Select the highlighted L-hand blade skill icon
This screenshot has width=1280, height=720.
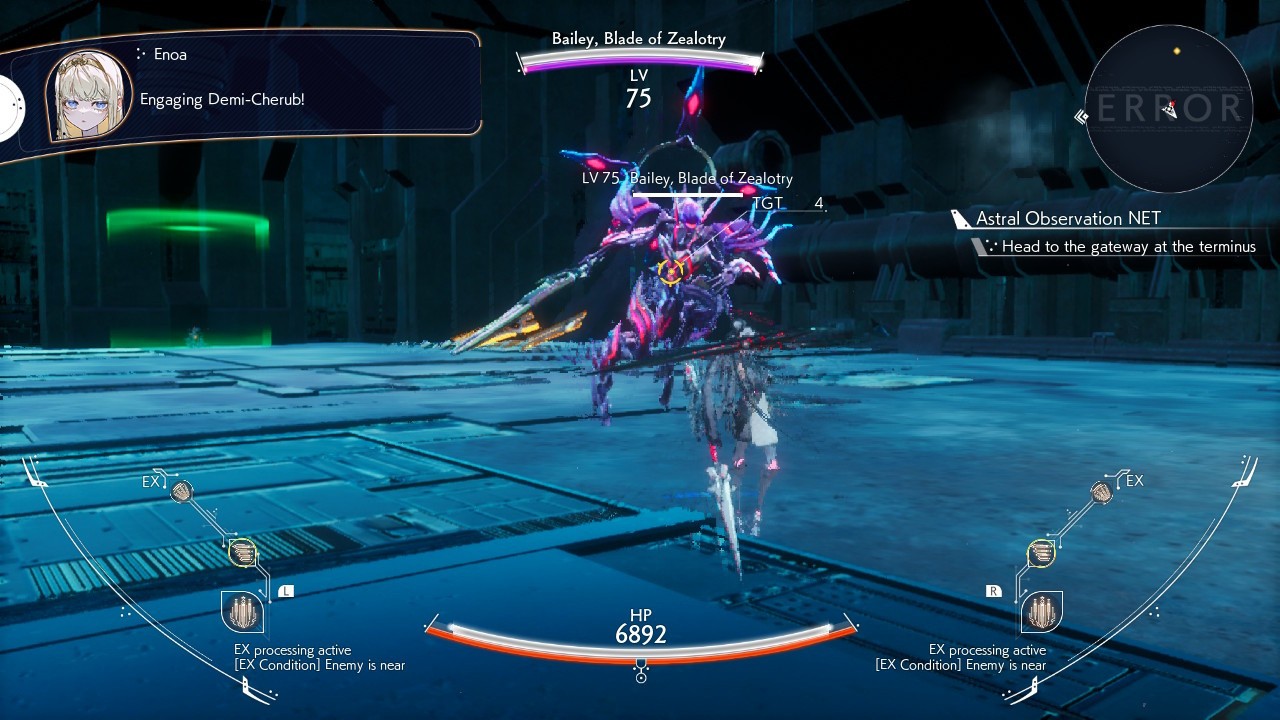coord(242,552)
